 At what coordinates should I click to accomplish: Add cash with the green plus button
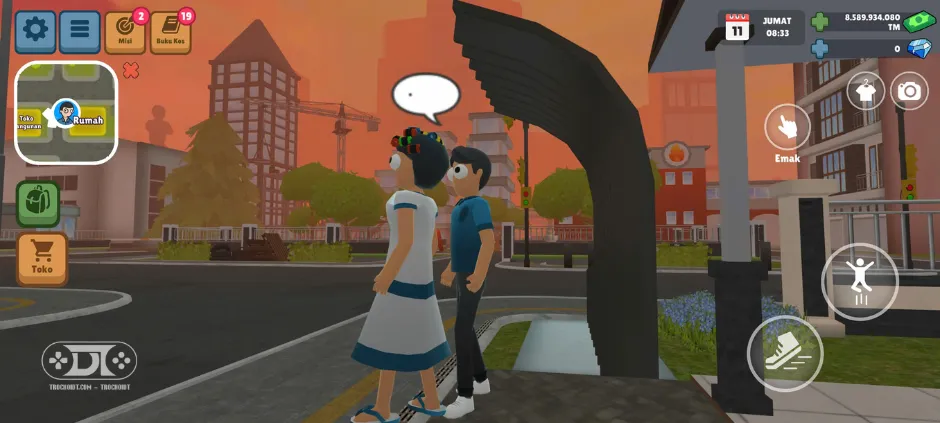[820, 22]
